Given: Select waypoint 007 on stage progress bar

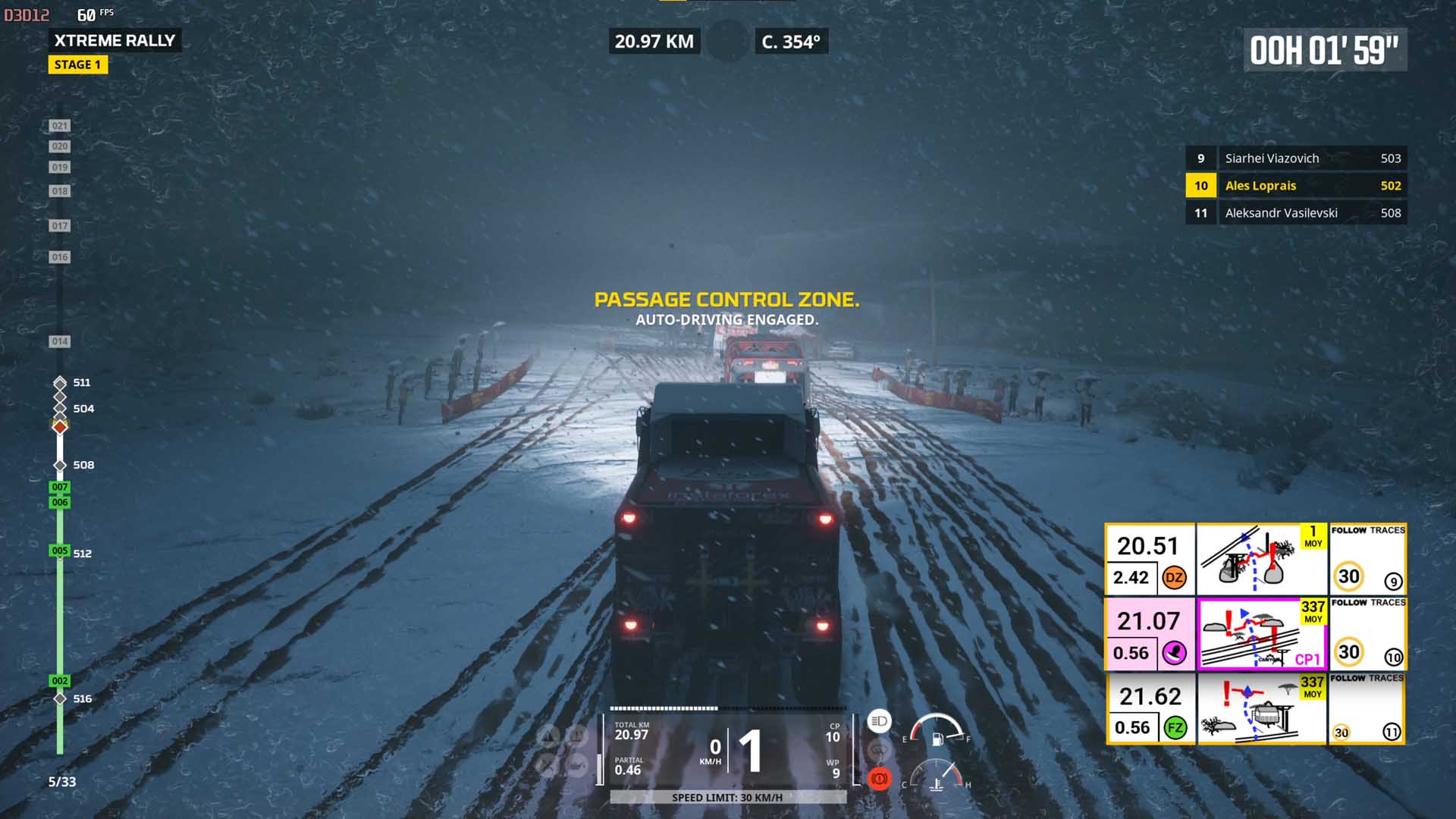Looking at the screenshot, I should click(x=60, y=487).
